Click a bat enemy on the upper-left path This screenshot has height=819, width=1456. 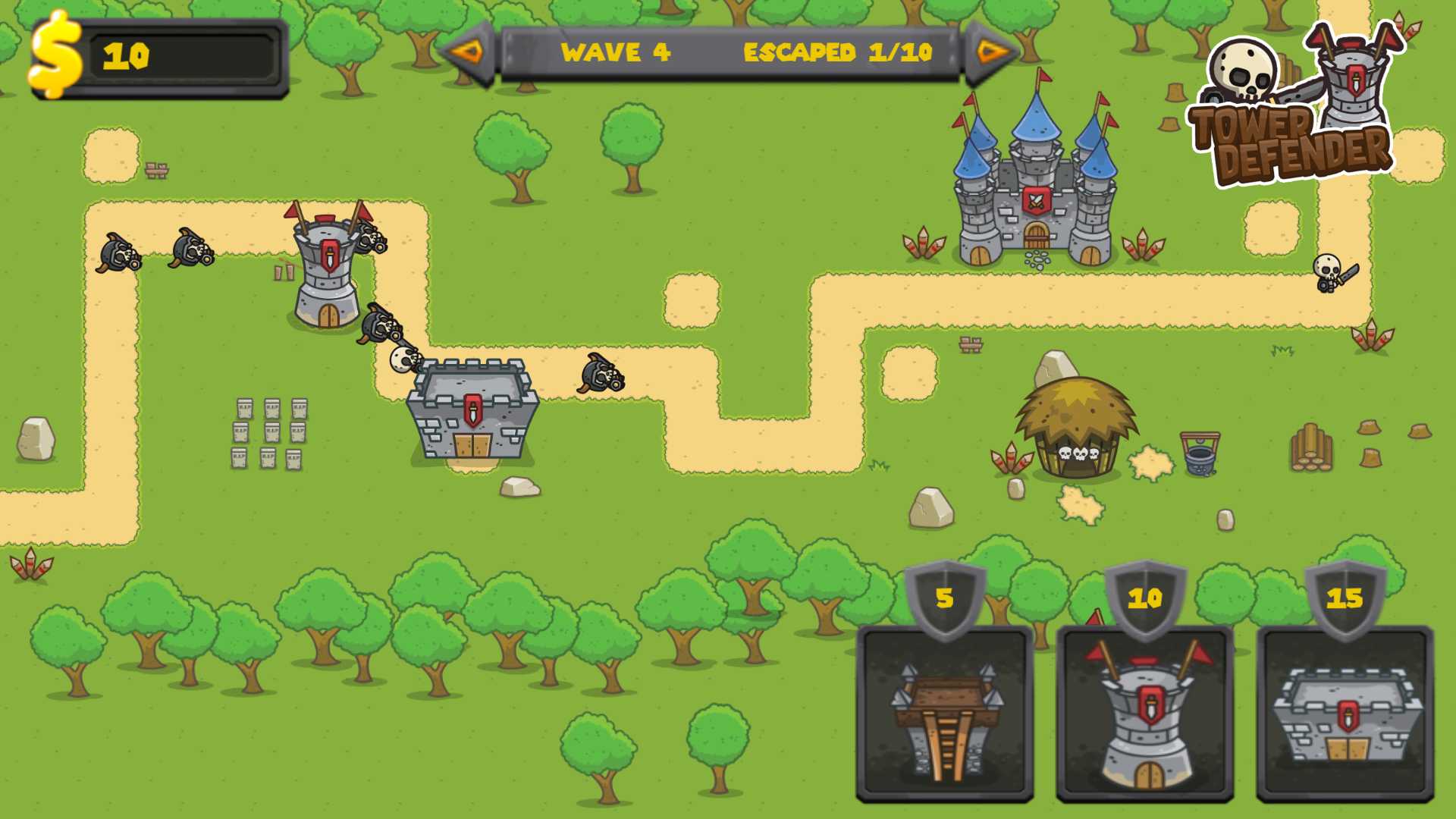pyautogui.click(x=118, y=254)
